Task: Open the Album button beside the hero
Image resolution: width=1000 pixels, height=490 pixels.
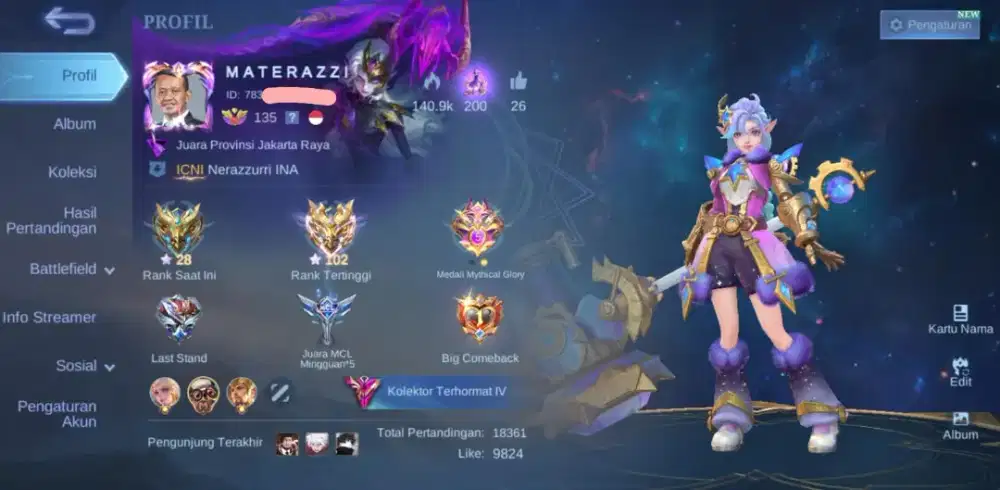Action: tap(960, 426)
